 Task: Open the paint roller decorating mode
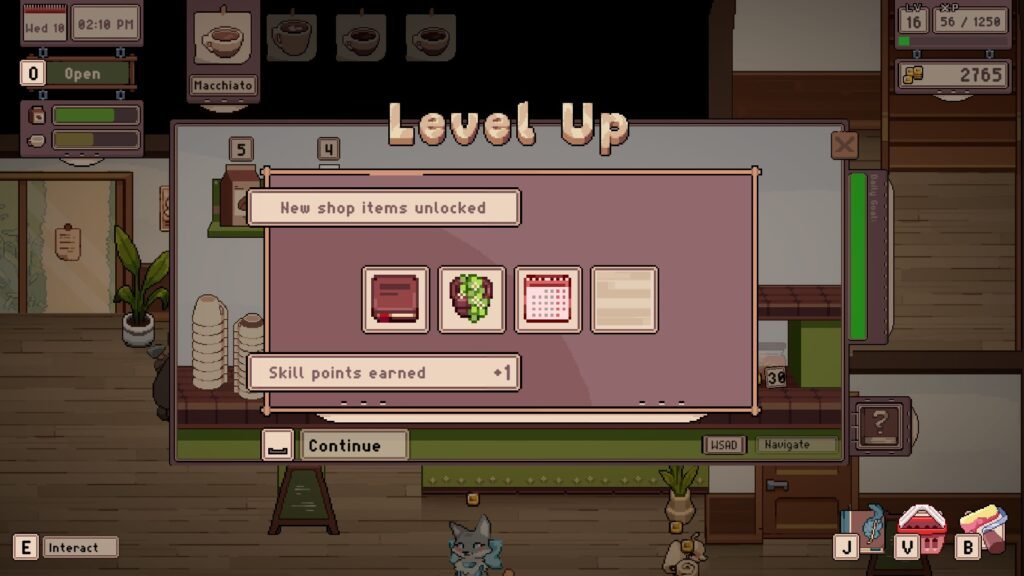(x=983, y=527)
